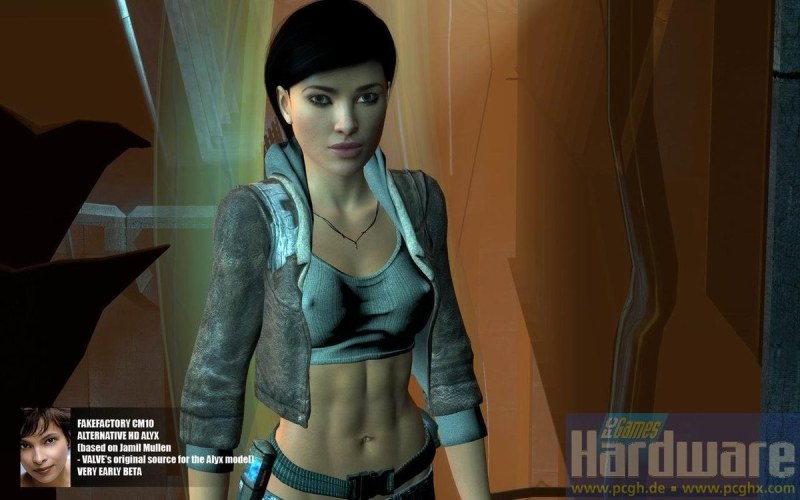Viewport: 800px width, 500px height.
Task: Click the reference face photo thumbnail
Action: click(x=45, y=446)
